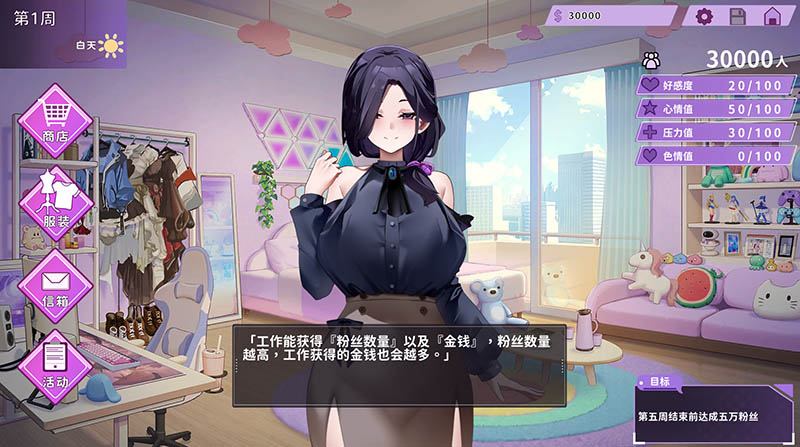
Task: Open the 服装 clothing menu
Action: (55, 199)
